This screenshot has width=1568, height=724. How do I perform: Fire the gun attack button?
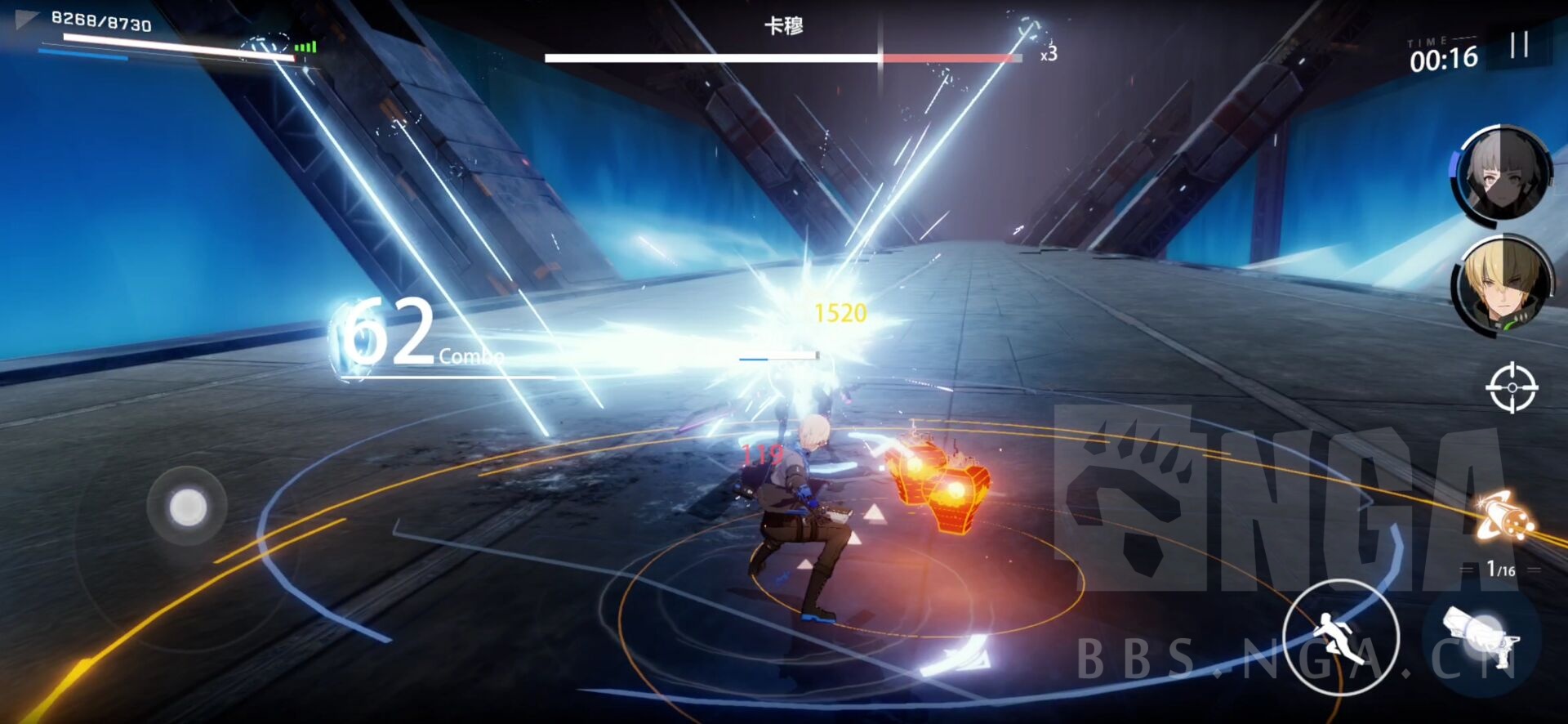click(1481, 636)
